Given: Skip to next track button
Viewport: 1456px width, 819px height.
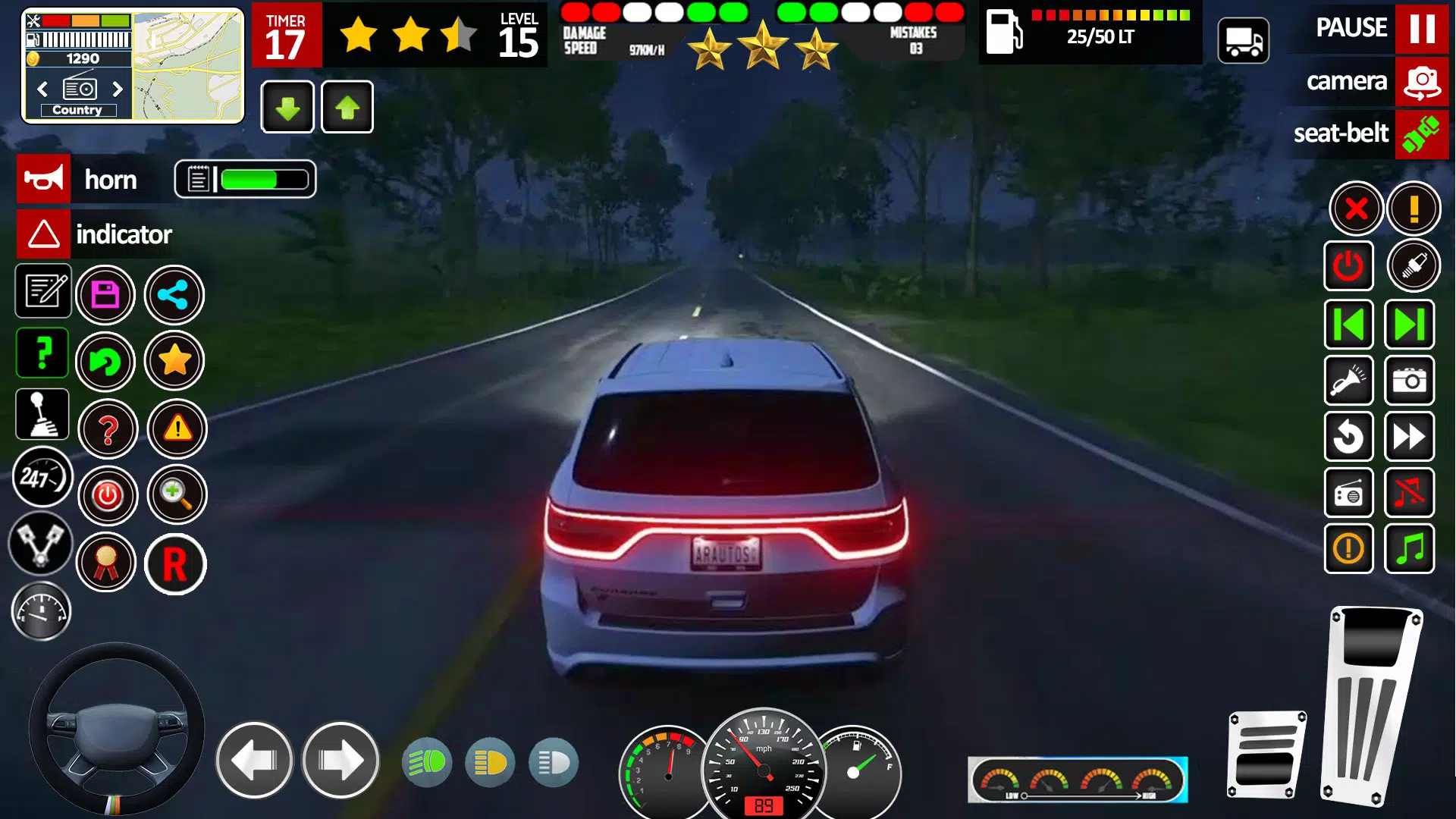Looking at the screenshot, I should 1409,325.
